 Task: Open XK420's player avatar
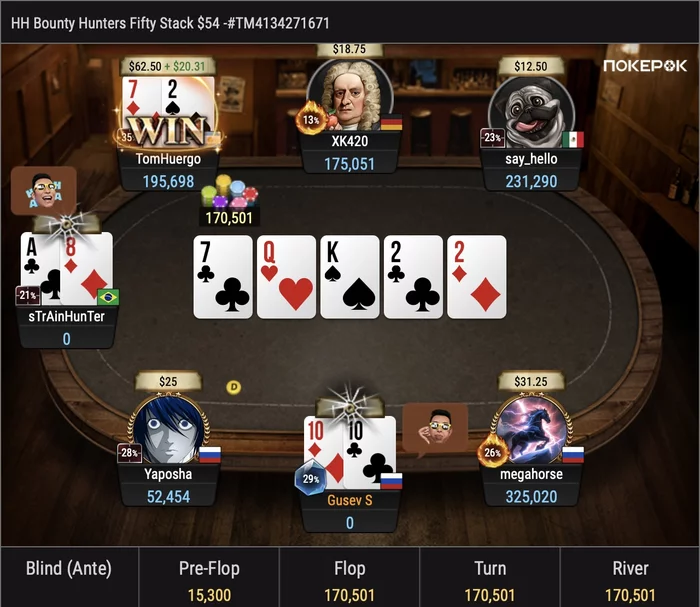pos(350,97)
